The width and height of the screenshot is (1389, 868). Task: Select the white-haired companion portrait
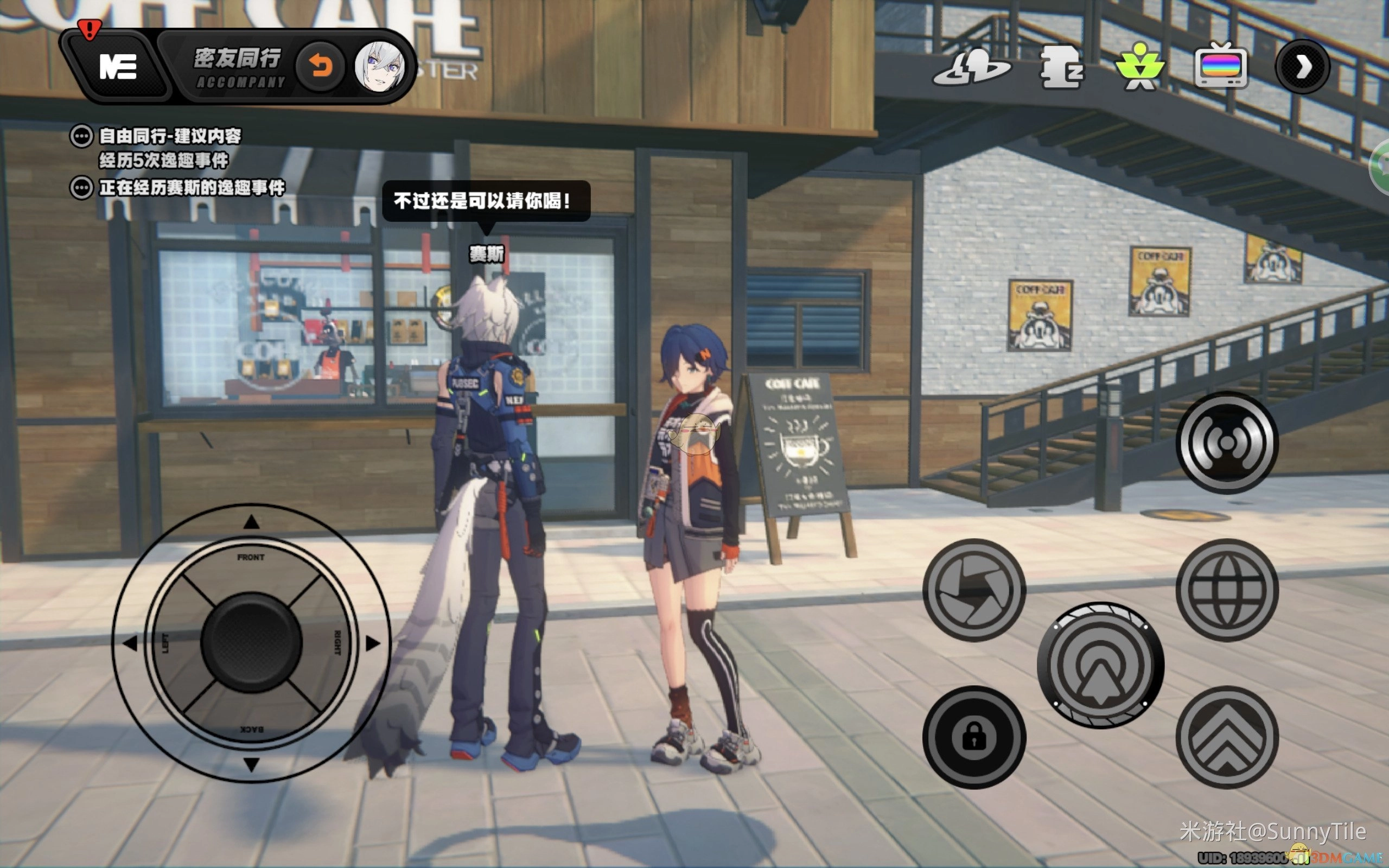379,67
